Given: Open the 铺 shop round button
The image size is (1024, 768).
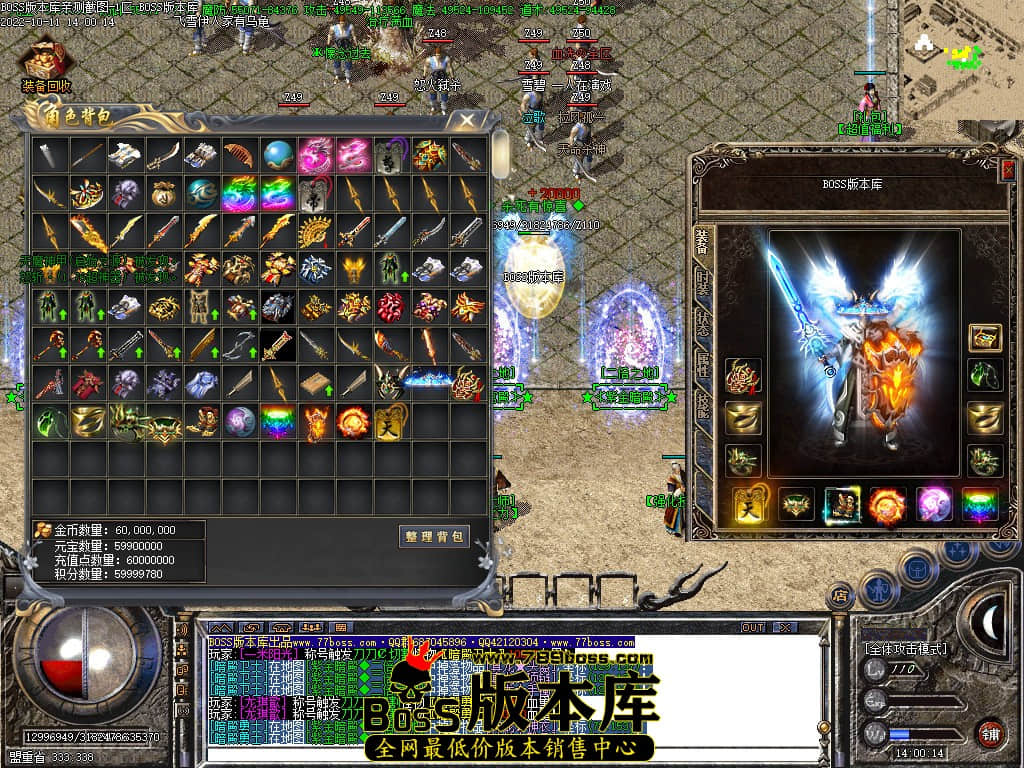Looking at the screenshot, I should pyautogui.click(x=990, y=733).
